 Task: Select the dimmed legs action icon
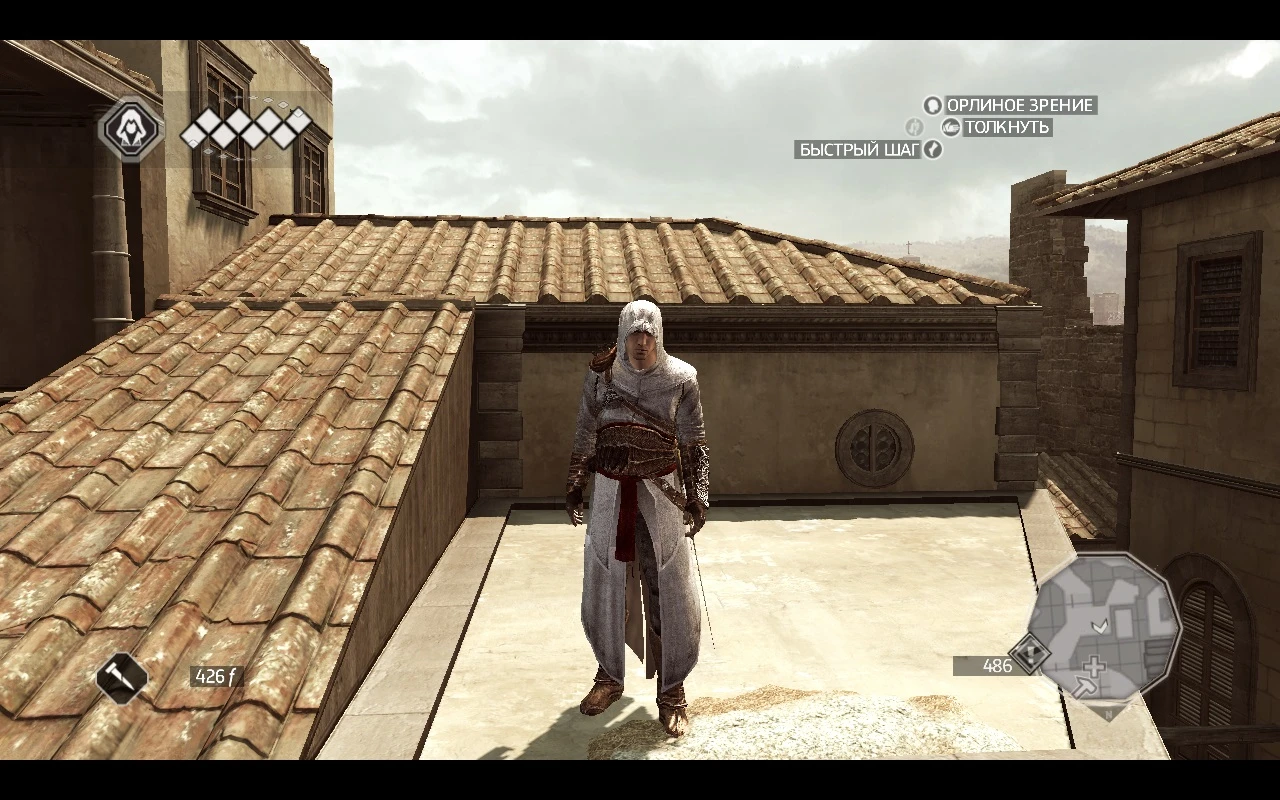[x=915, y=128]
